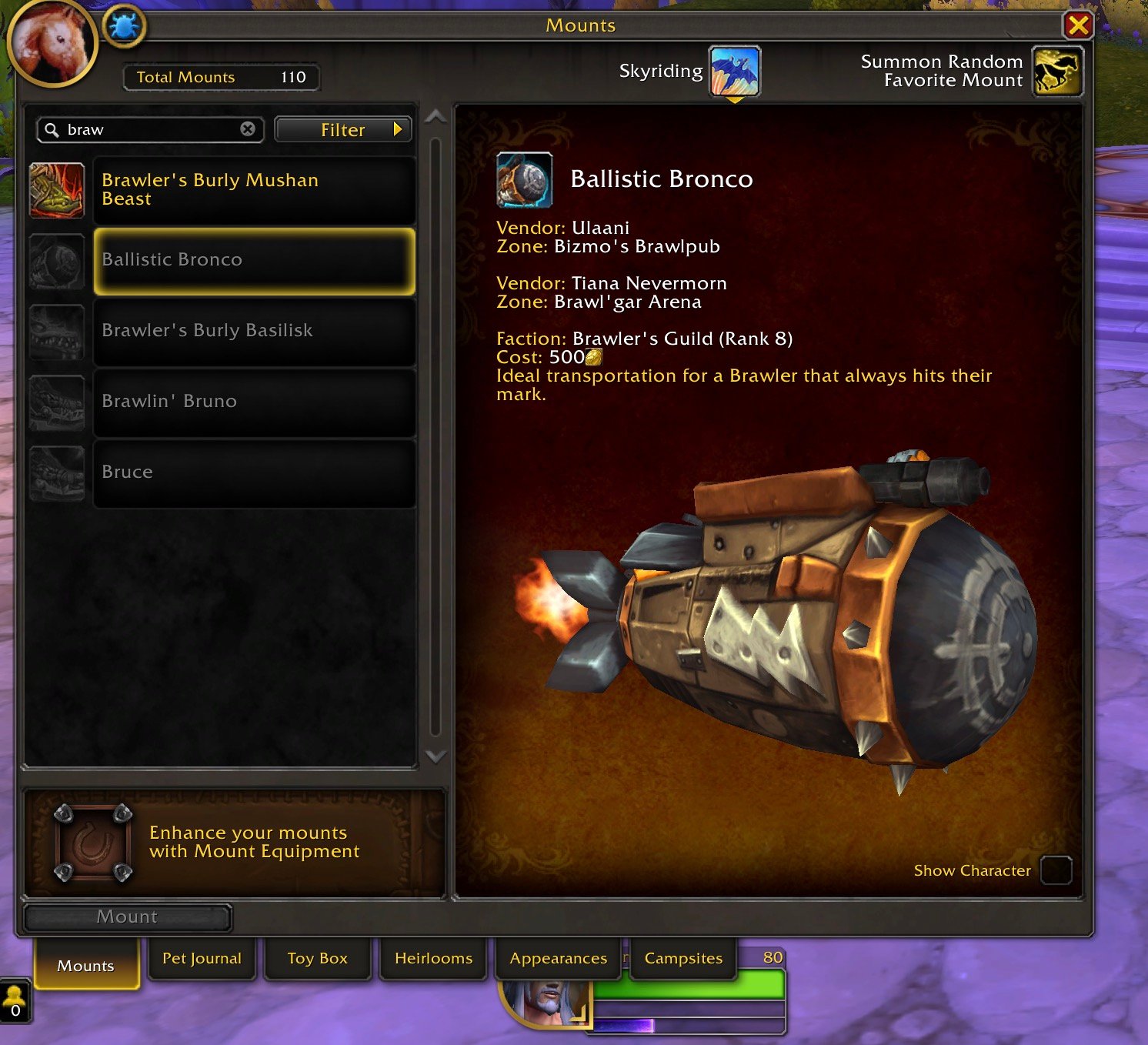Select the Ballistic Bronco entry
The width and height of the screenshot is (1148, 1045).
[254, 261]
